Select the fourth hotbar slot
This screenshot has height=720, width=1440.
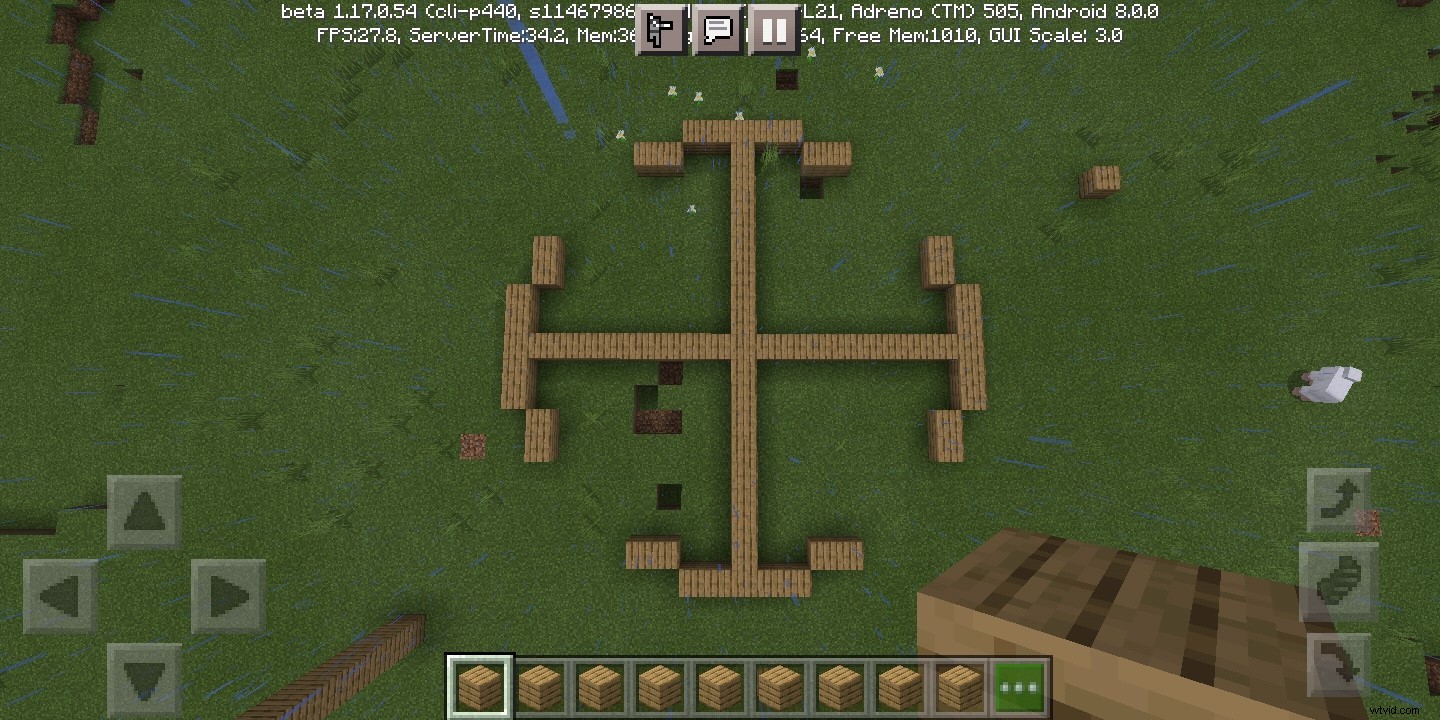click(x=659, y=686)
